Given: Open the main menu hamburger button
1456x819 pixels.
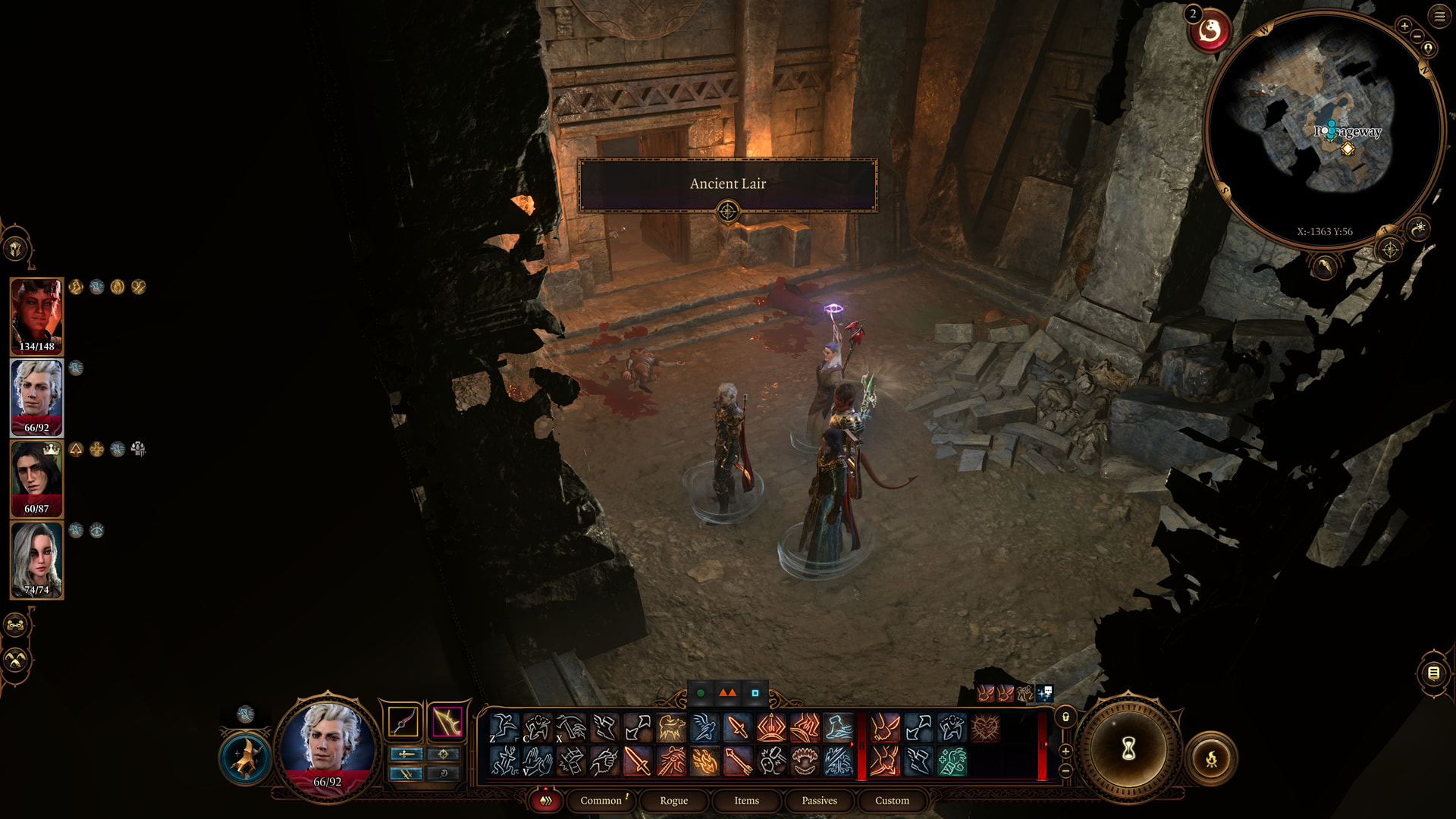Looking at the screenshot, I should point(1439,17).
